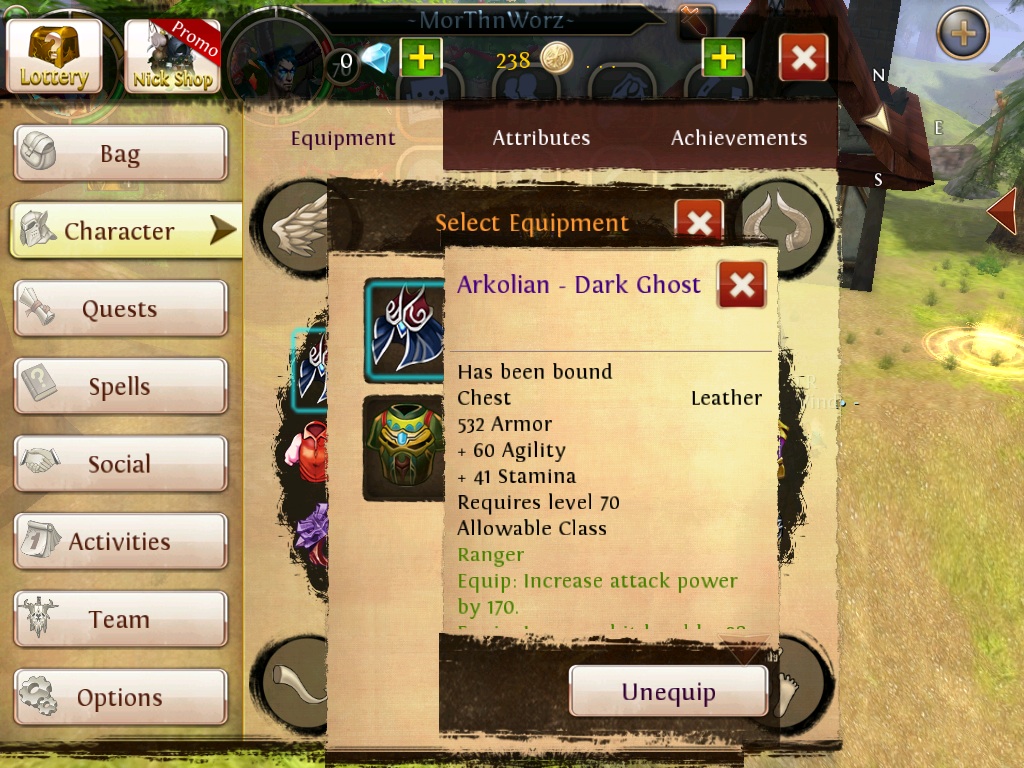Switch to the Attributes tab
The width and height of the screenshot is (1024, 768).
[x=541, y=138]
